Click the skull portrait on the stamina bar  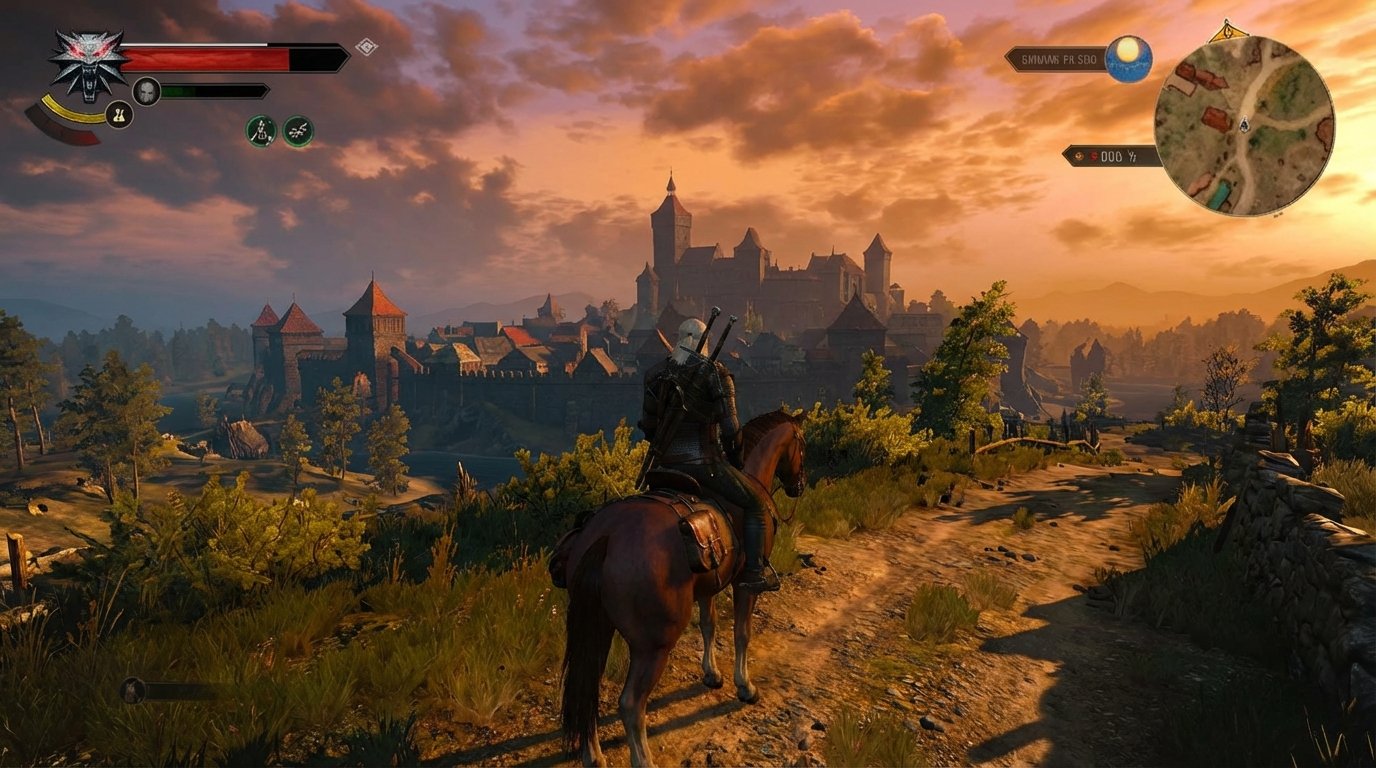pyautogui.click(x=147, y=90)
